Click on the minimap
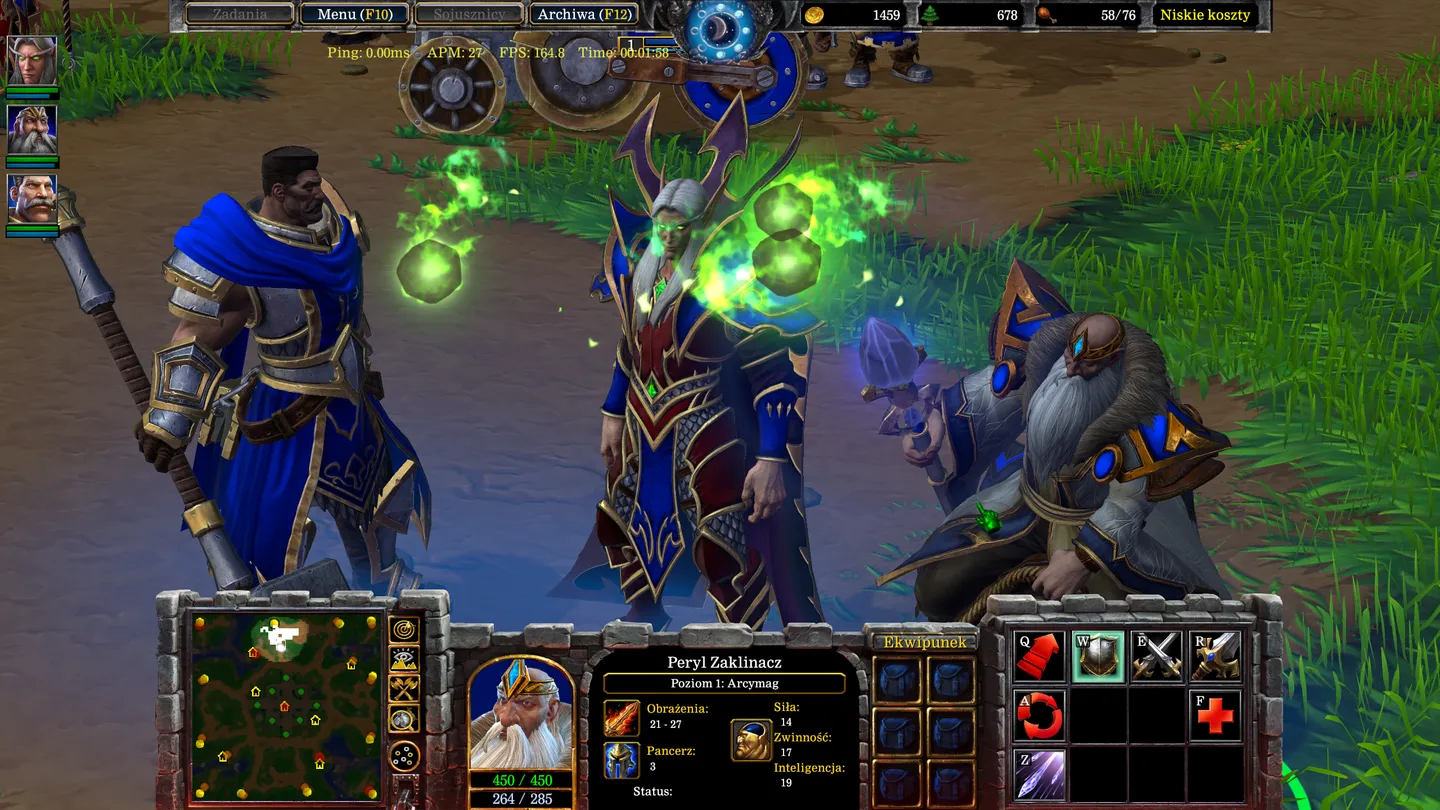1440x810 pixels. [x=288, y=707]
